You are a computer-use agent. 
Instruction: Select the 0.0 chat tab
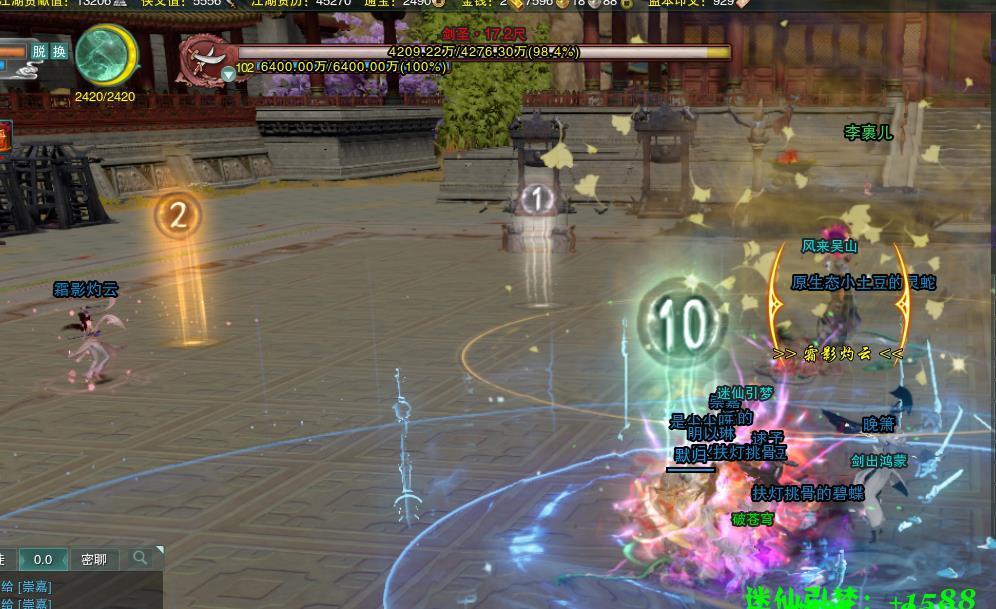[43, 559]
